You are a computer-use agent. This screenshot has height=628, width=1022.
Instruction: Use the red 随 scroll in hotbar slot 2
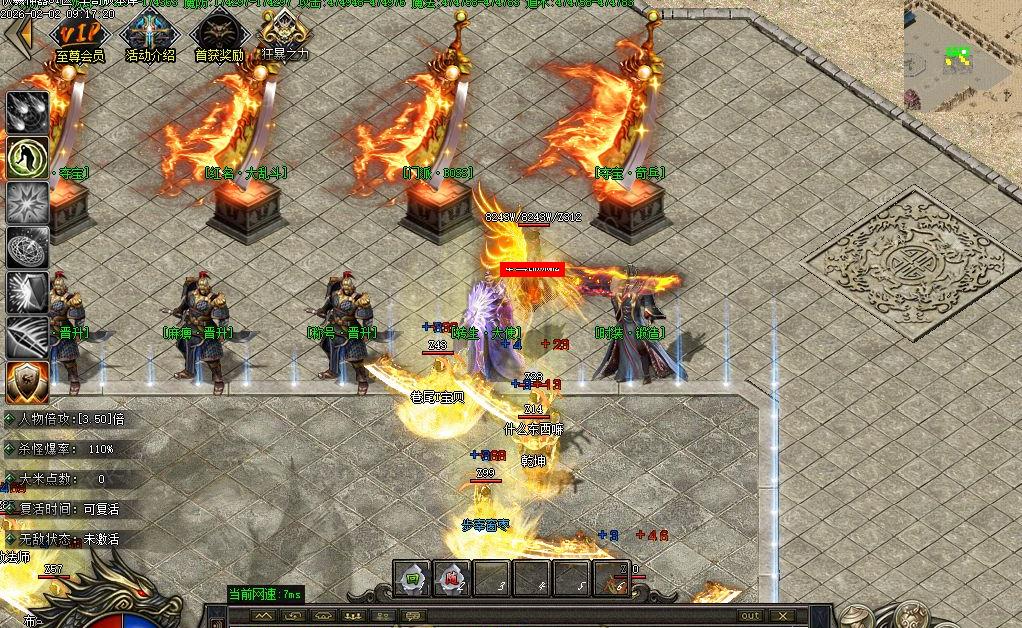coord(451,578)
